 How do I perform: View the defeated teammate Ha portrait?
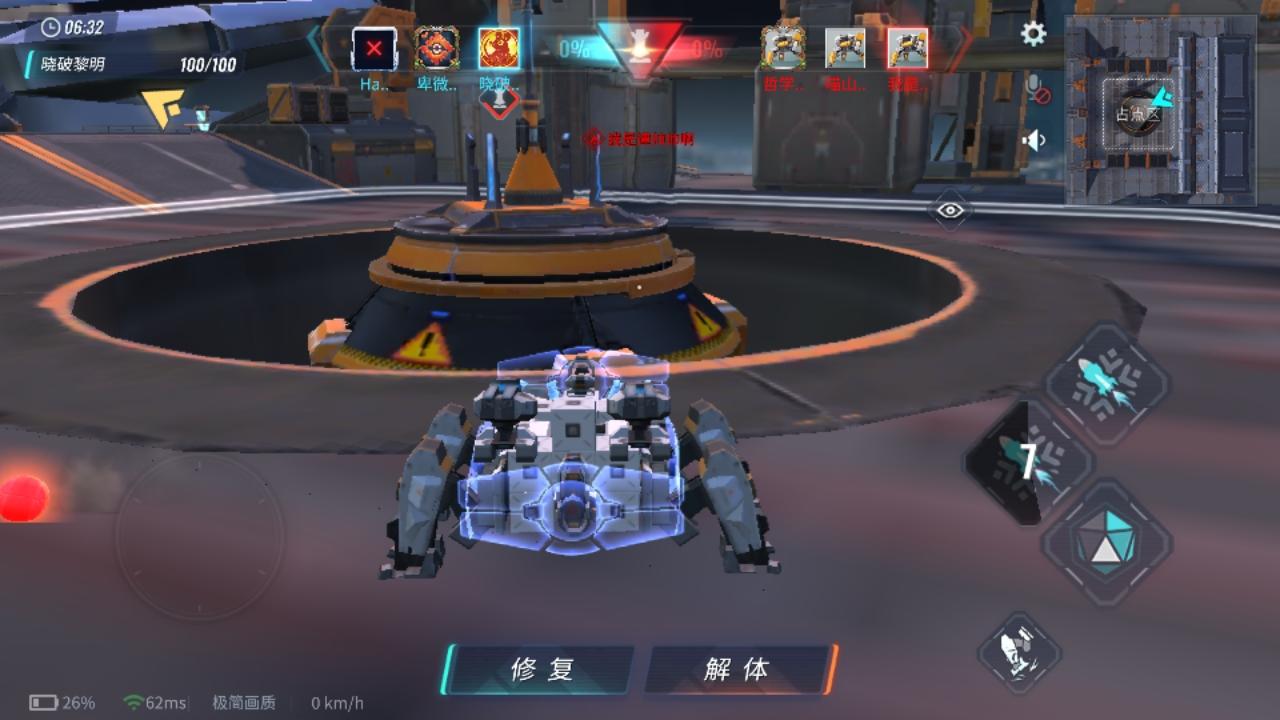point(375,47)
